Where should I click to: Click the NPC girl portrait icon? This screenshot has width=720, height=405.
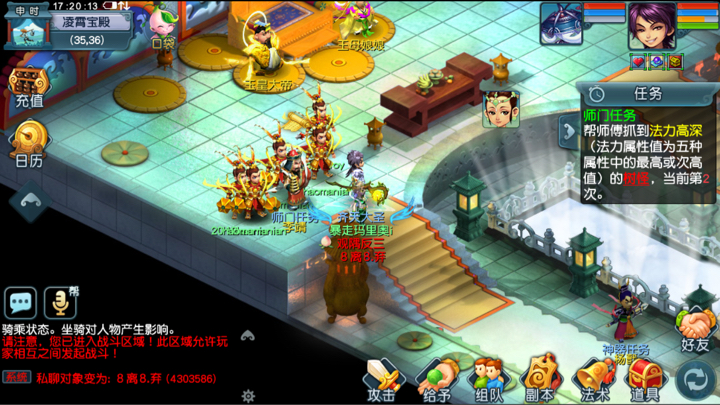(500, 108)
